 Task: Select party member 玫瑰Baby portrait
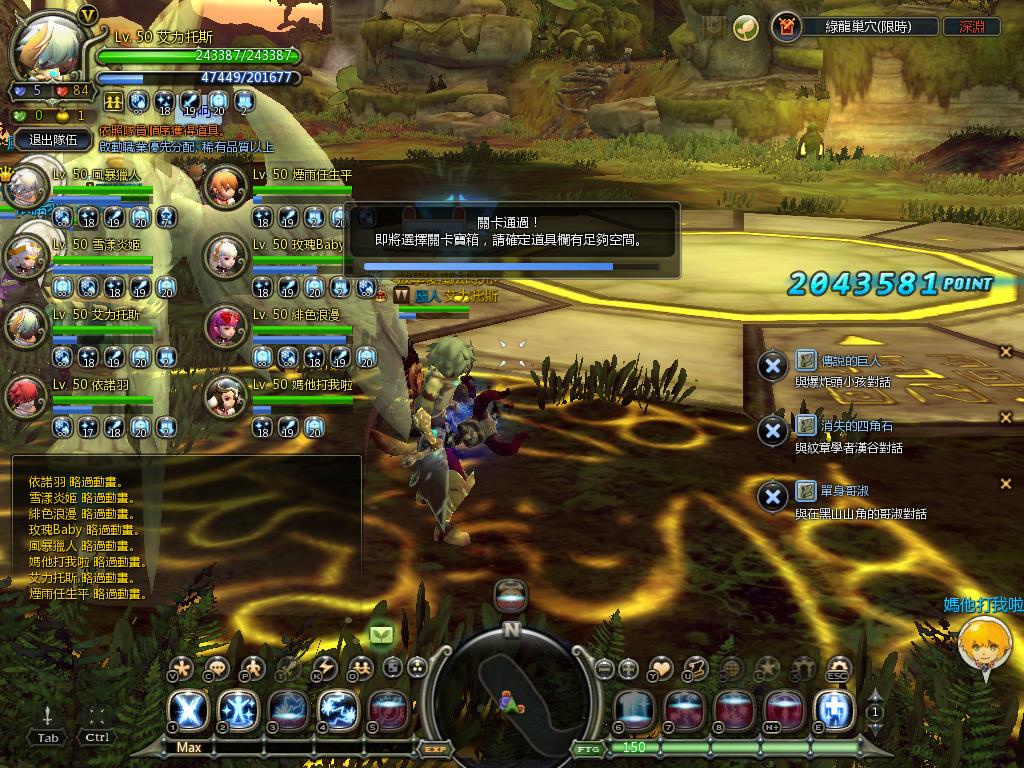224,257
